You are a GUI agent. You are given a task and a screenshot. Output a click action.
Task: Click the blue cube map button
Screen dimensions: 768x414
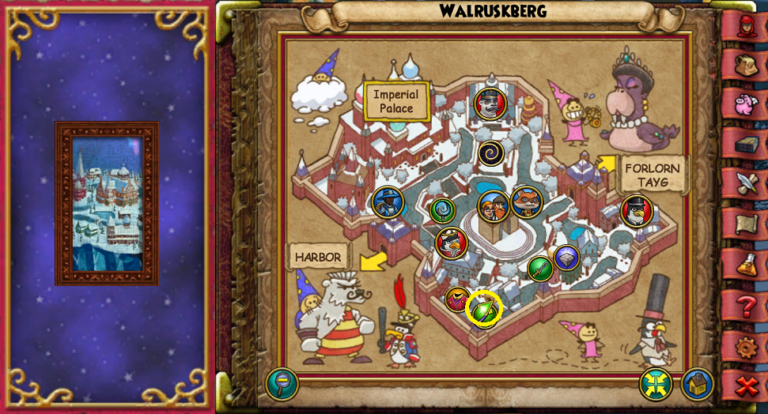click(697, 383)
